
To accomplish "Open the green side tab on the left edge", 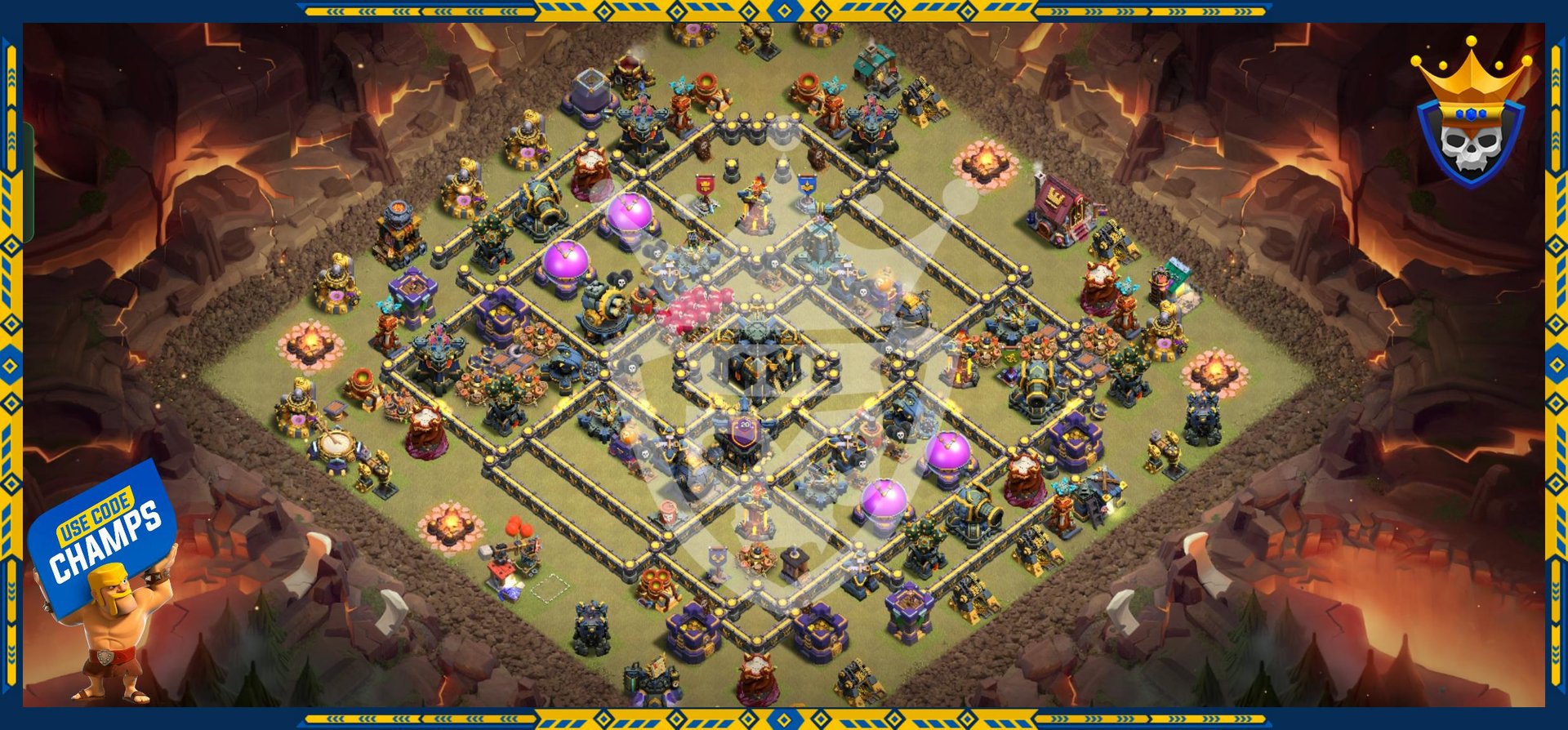I will pos(28,183).
